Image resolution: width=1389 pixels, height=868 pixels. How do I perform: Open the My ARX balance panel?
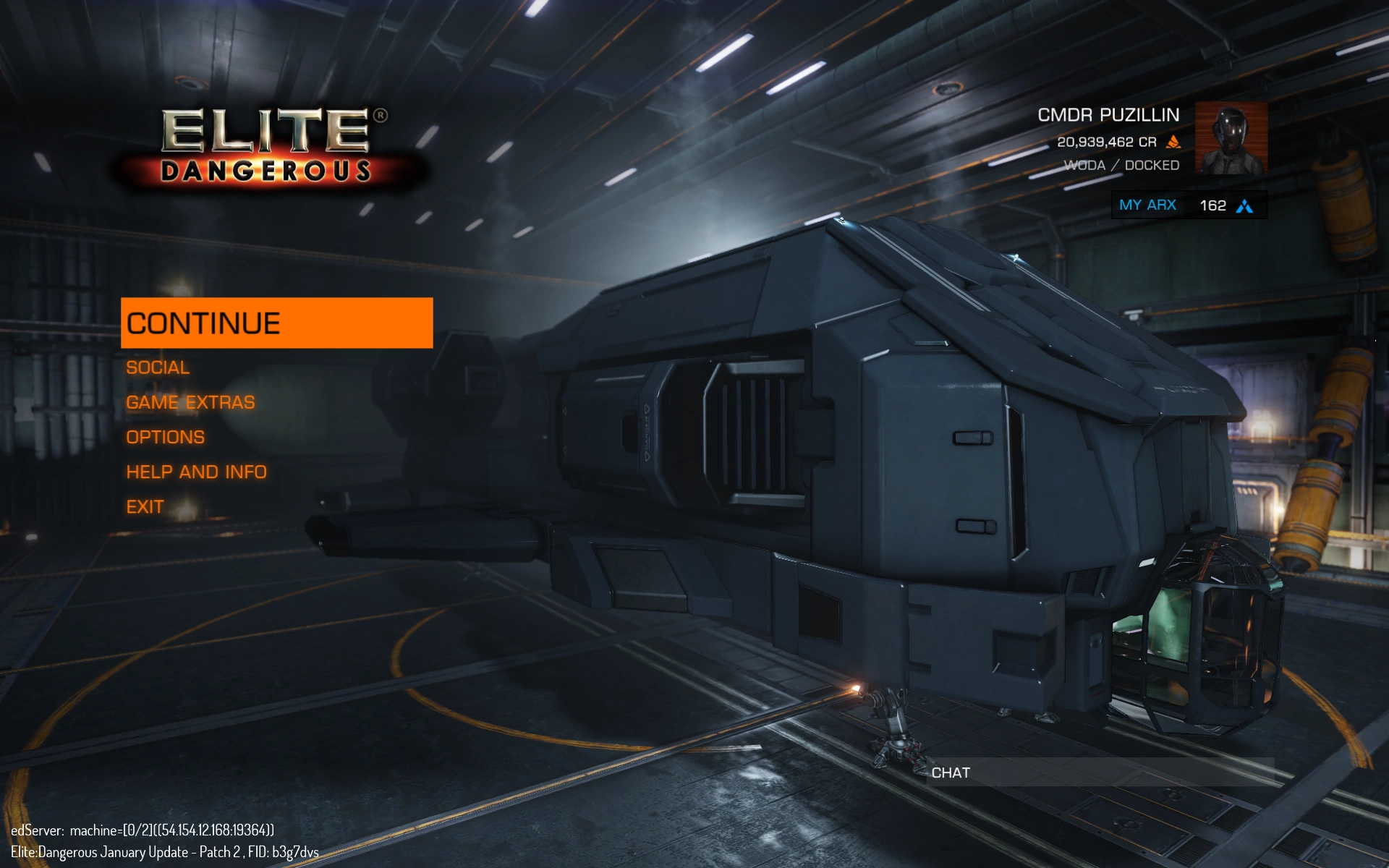(1188, 205)
